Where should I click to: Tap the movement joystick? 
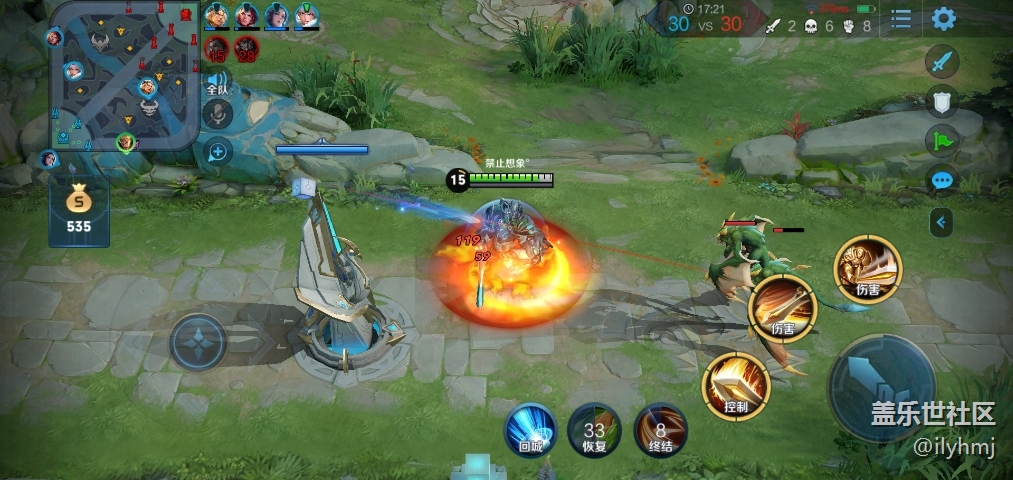tap(199, 342)
